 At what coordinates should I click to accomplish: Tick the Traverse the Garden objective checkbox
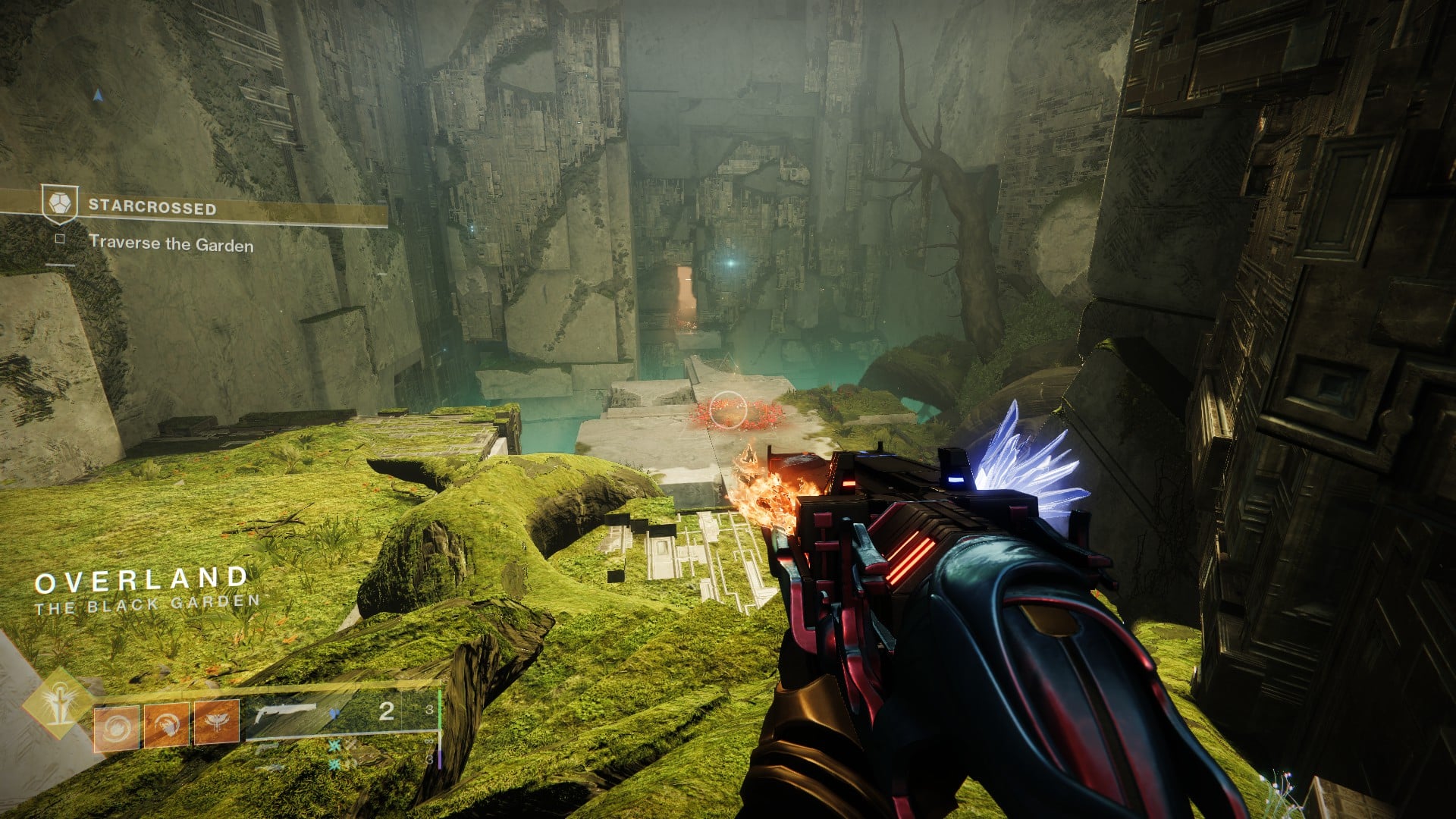[60, 240]
